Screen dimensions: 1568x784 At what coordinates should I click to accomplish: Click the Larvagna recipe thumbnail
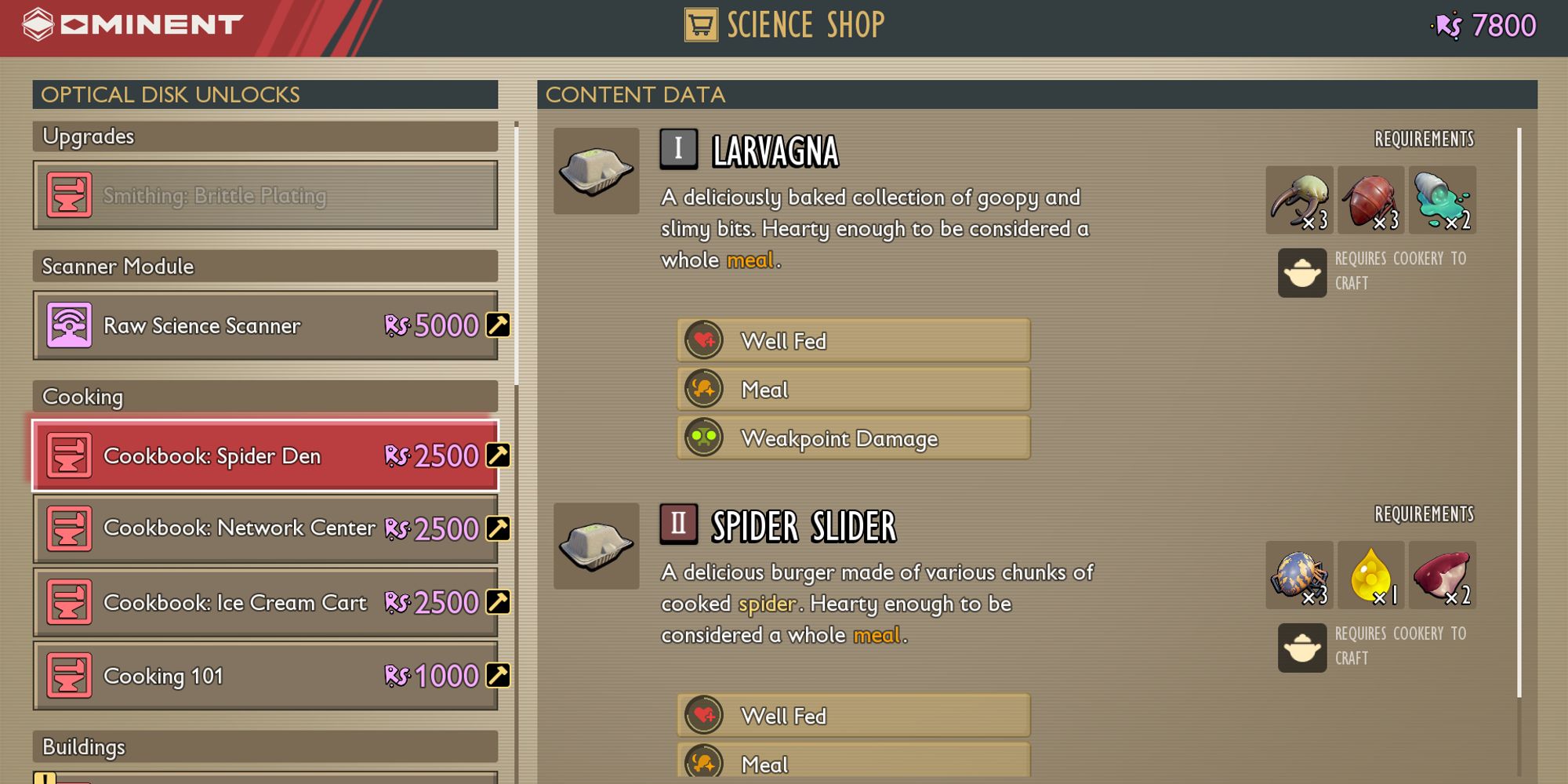pyautogui.click(x=596, y=171)
